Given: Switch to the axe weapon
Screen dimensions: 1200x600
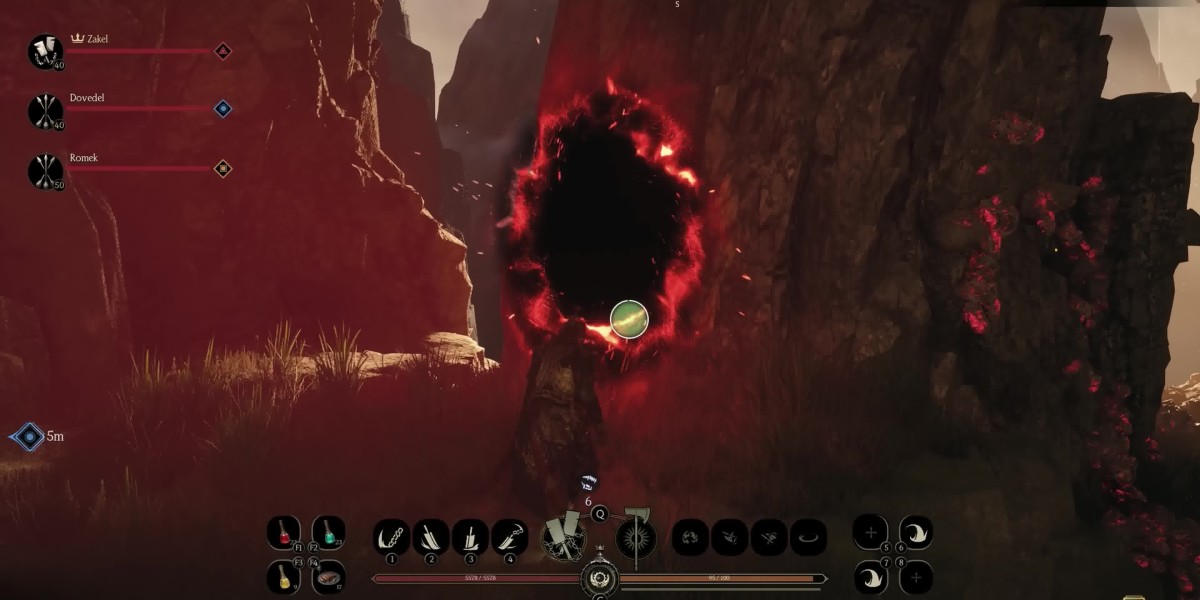Looking at the screenshot, I should point(635,539).
